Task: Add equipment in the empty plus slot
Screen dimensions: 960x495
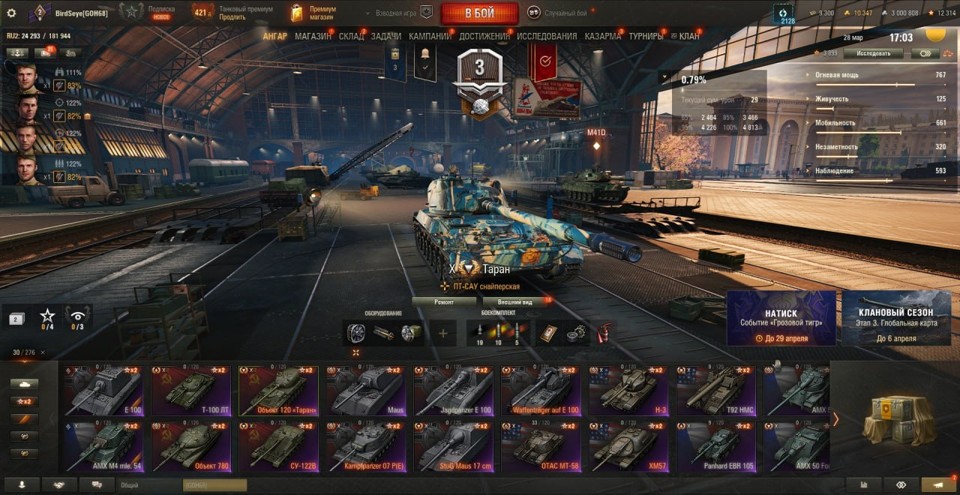Action: 444,333
